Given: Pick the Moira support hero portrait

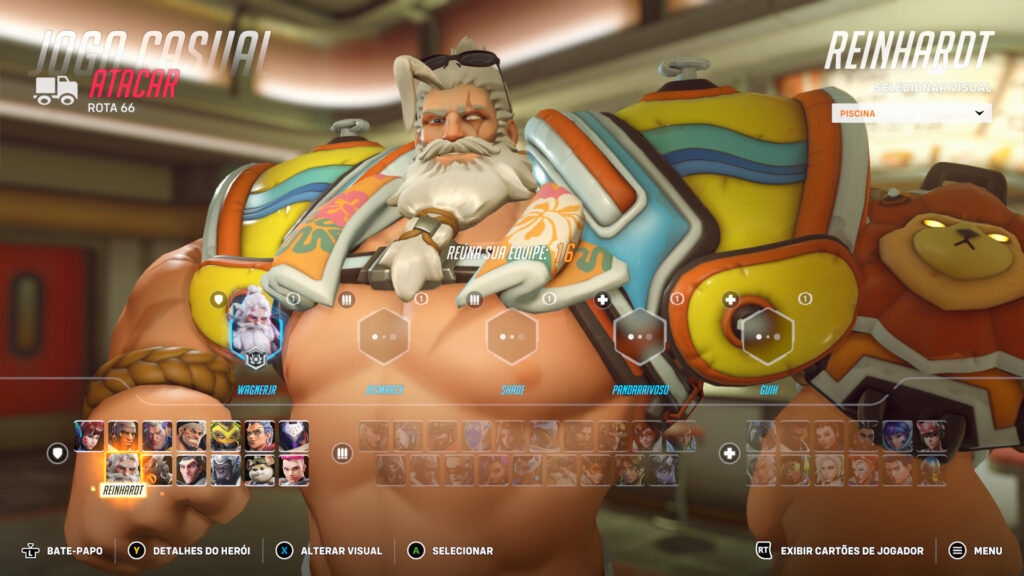Looking at the screenshot, I should [x=863, y=470].
